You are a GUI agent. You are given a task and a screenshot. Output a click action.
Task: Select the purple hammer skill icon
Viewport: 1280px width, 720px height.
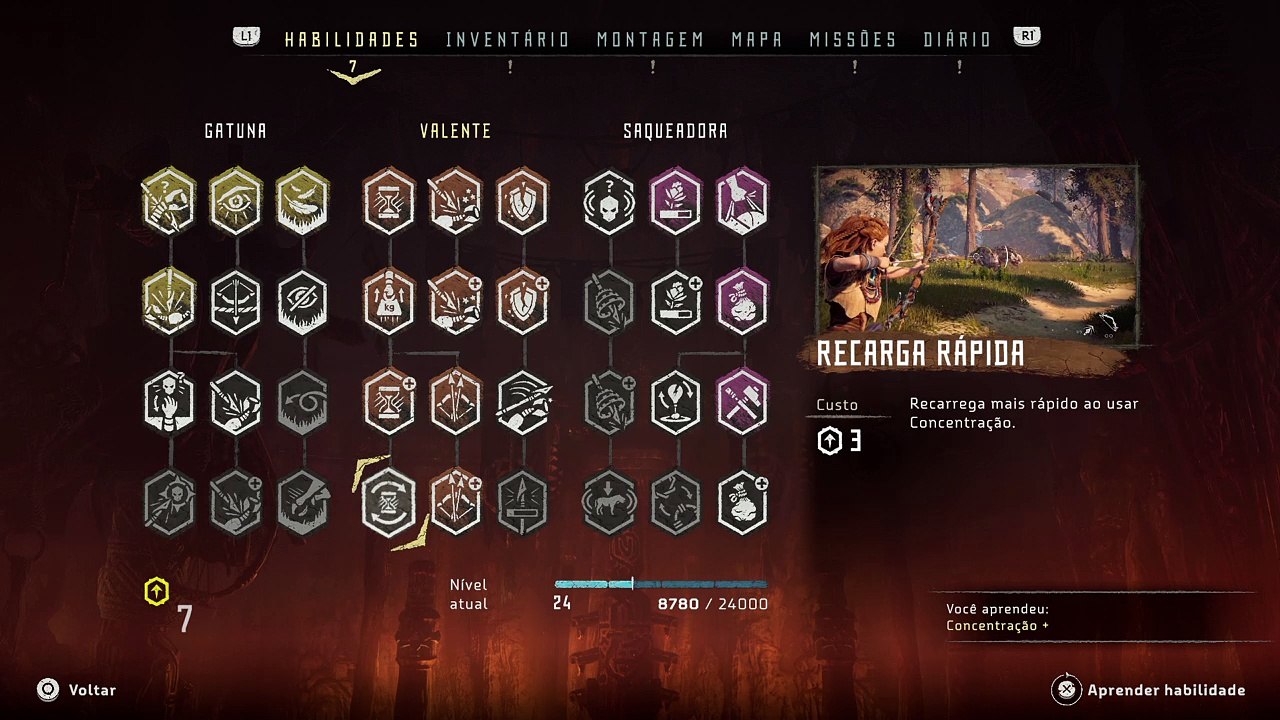[x=742, y=402]
